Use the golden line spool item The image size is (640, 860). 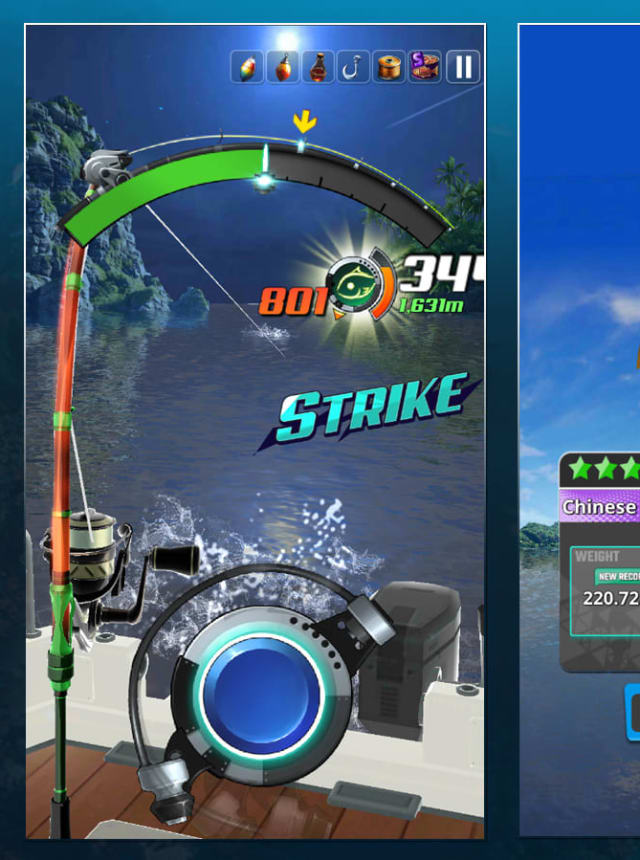389,68
